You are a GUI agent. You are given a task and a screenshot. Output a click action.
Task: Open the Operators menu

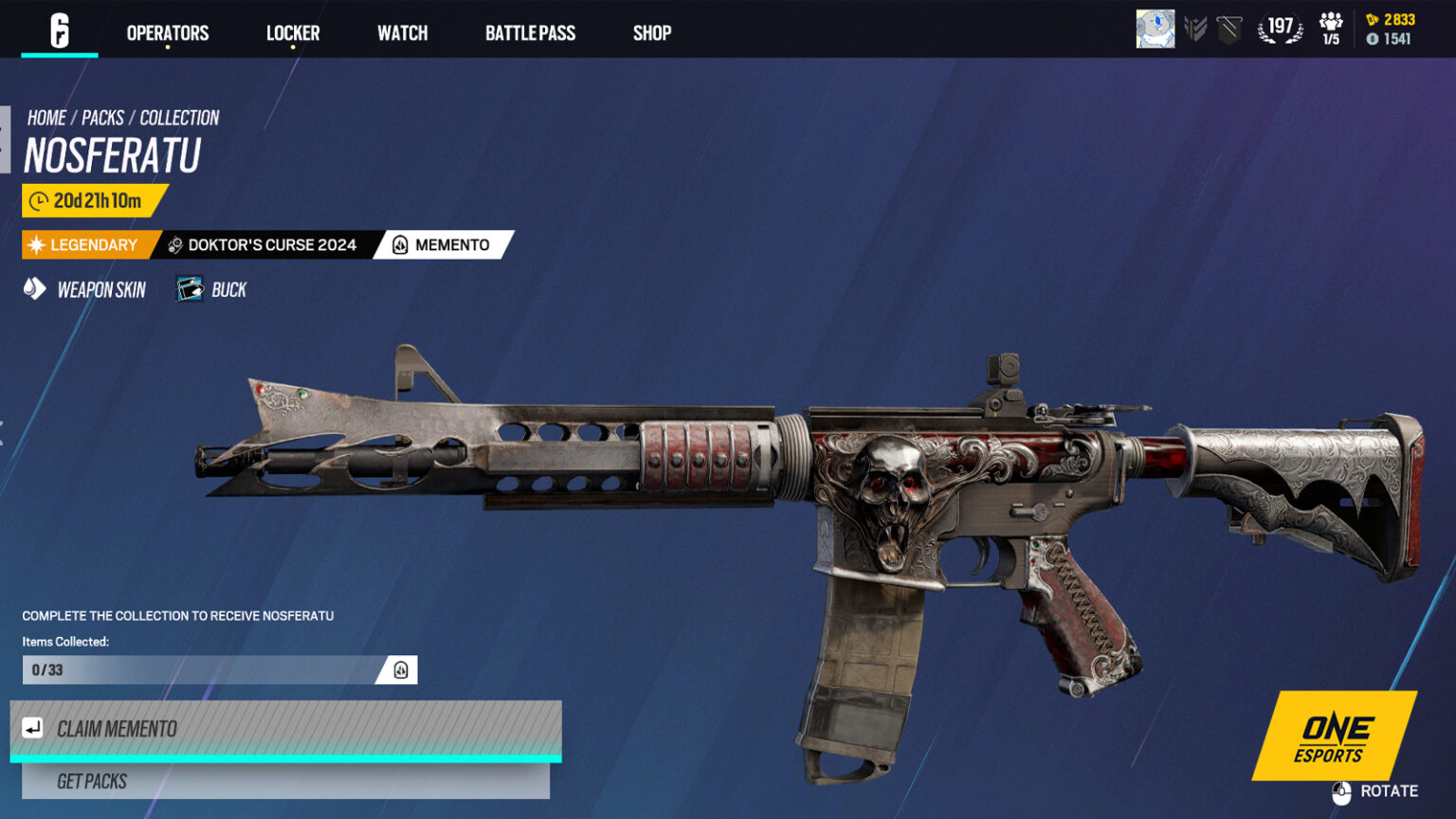pos(168,33)
